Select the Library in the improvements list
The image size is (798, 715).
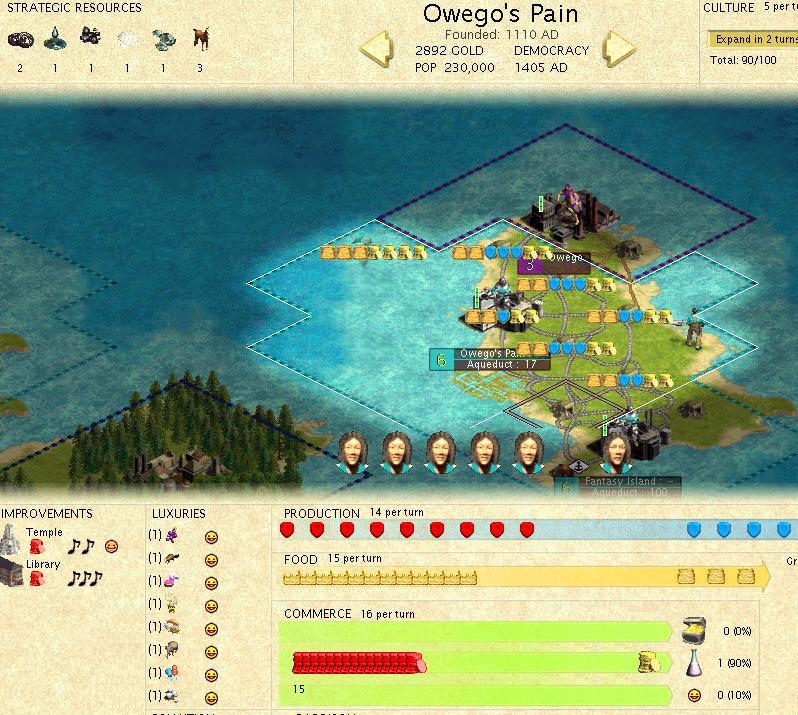tap(42, 564)
